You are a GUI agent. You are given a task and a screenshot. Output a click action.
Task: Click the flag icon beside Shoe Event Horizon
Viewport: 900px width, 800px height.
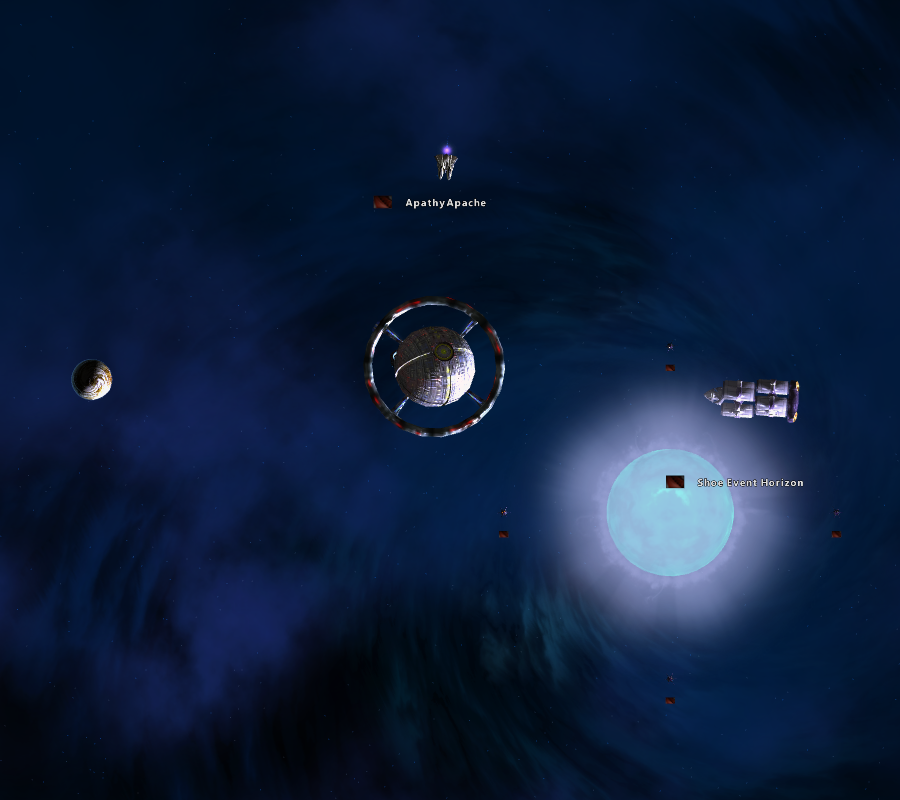675,482
